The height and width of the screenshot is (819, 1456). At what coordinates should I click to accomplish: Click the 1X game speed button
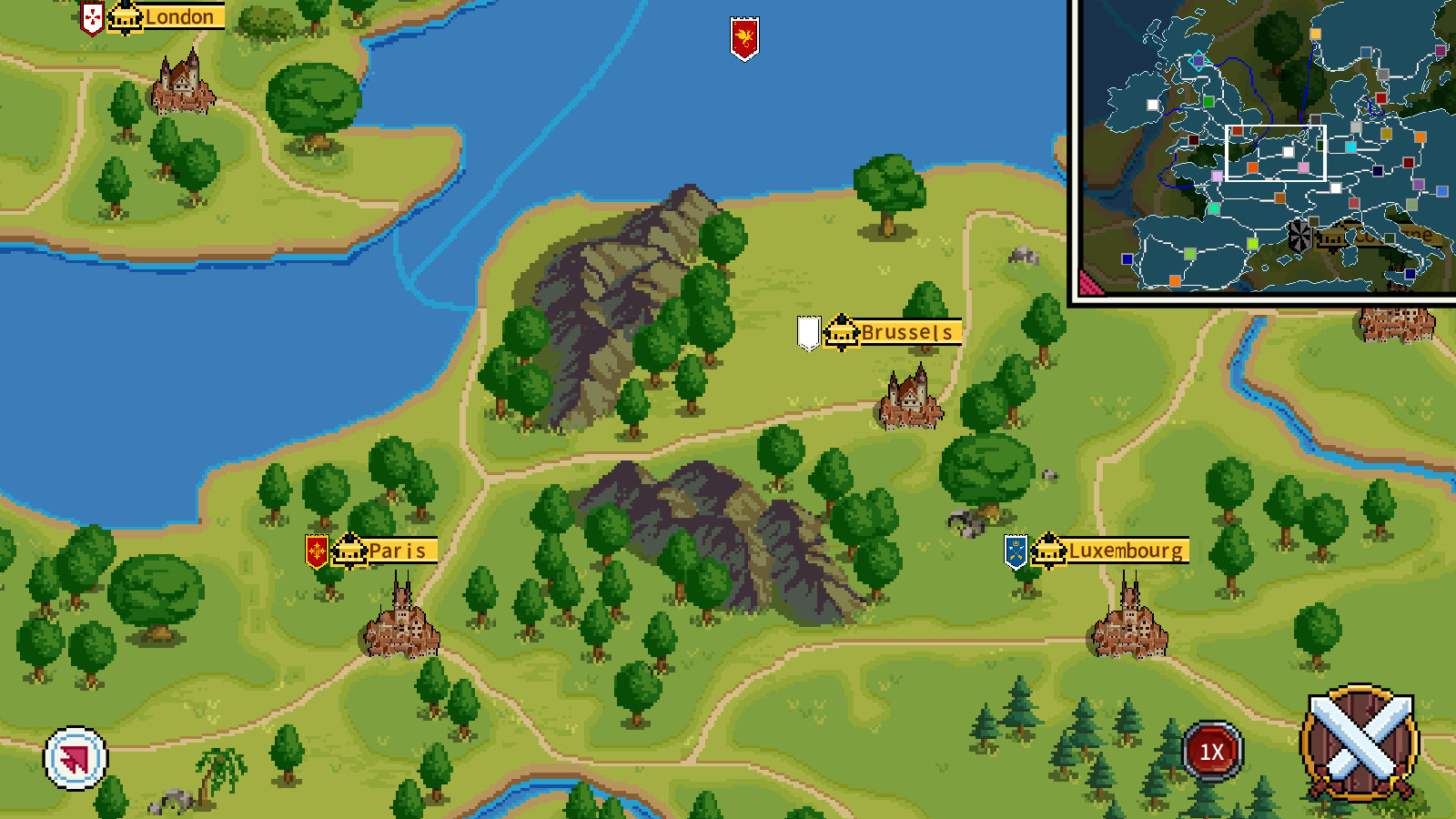1210,749
